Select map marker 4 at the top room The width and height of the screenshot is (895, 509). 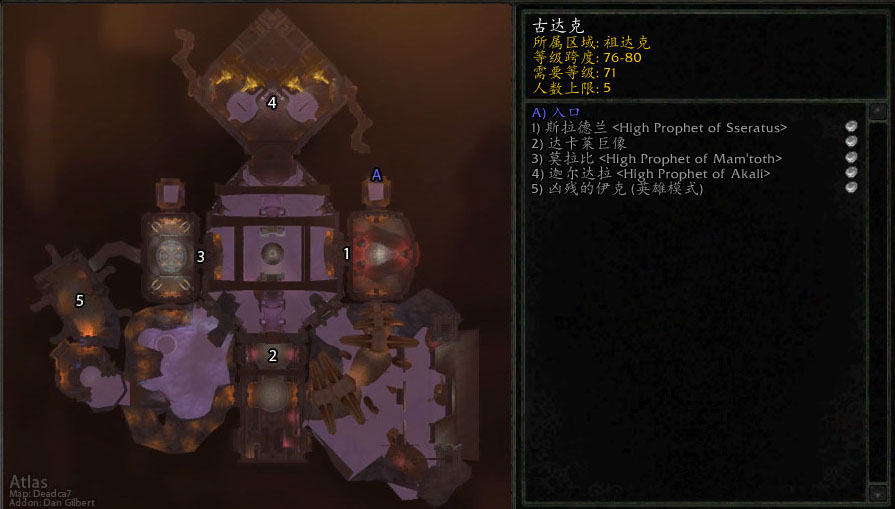[x=272, y=102]
